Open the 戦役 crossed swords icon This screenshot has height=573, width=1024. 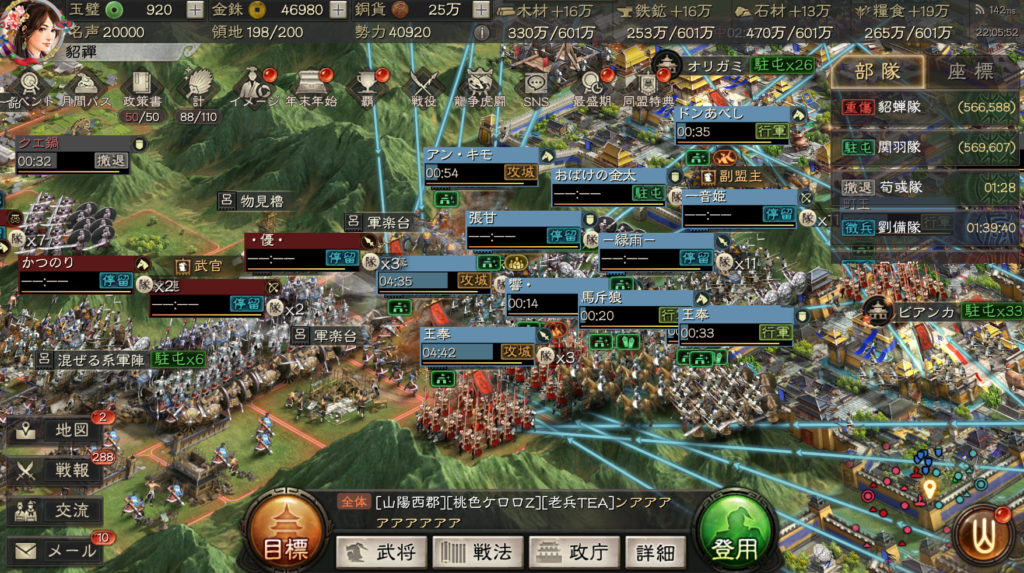(424, 88)
